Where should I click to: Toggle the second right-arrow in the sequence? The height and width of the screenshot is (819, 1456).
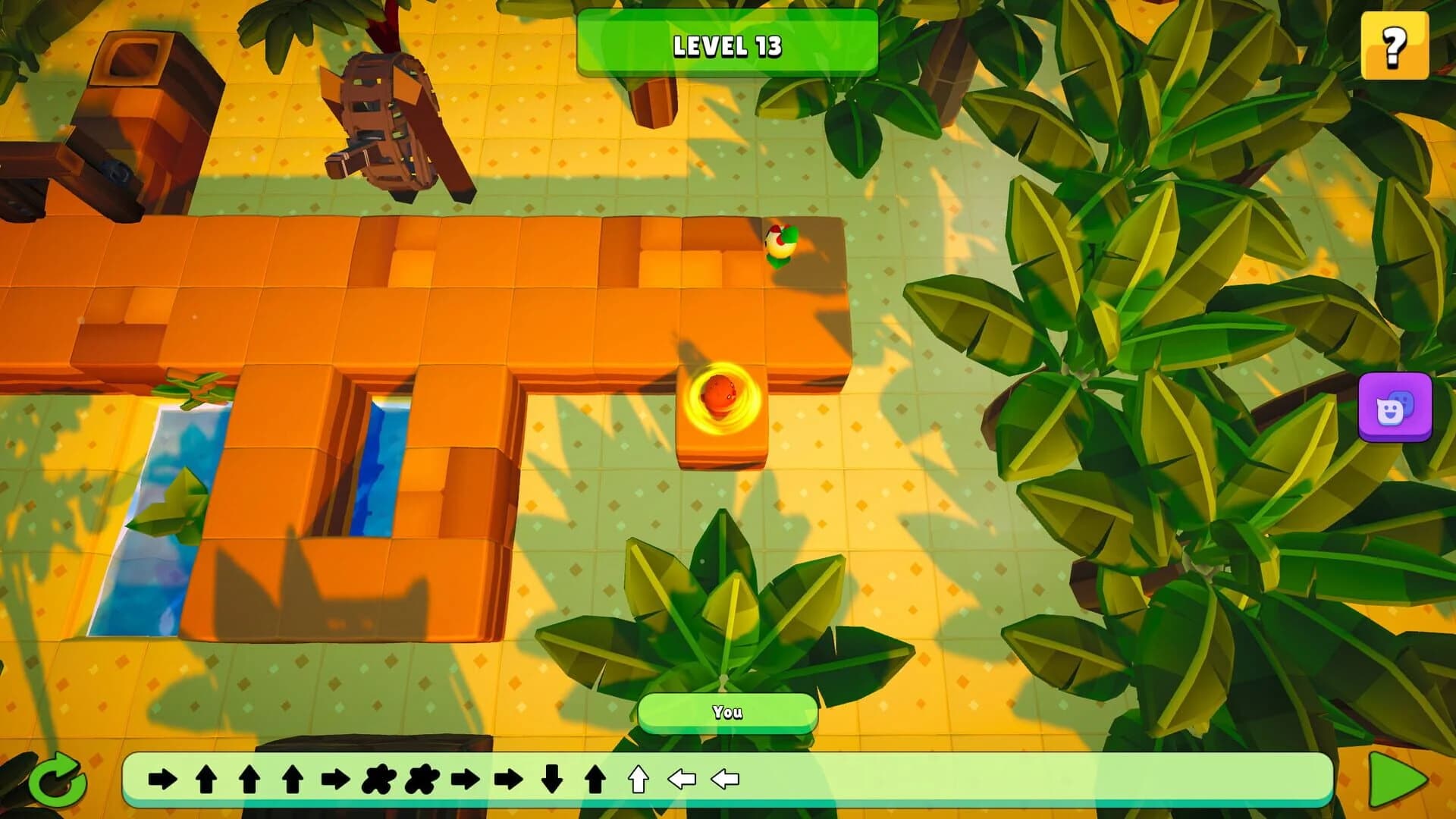point(335,777)
